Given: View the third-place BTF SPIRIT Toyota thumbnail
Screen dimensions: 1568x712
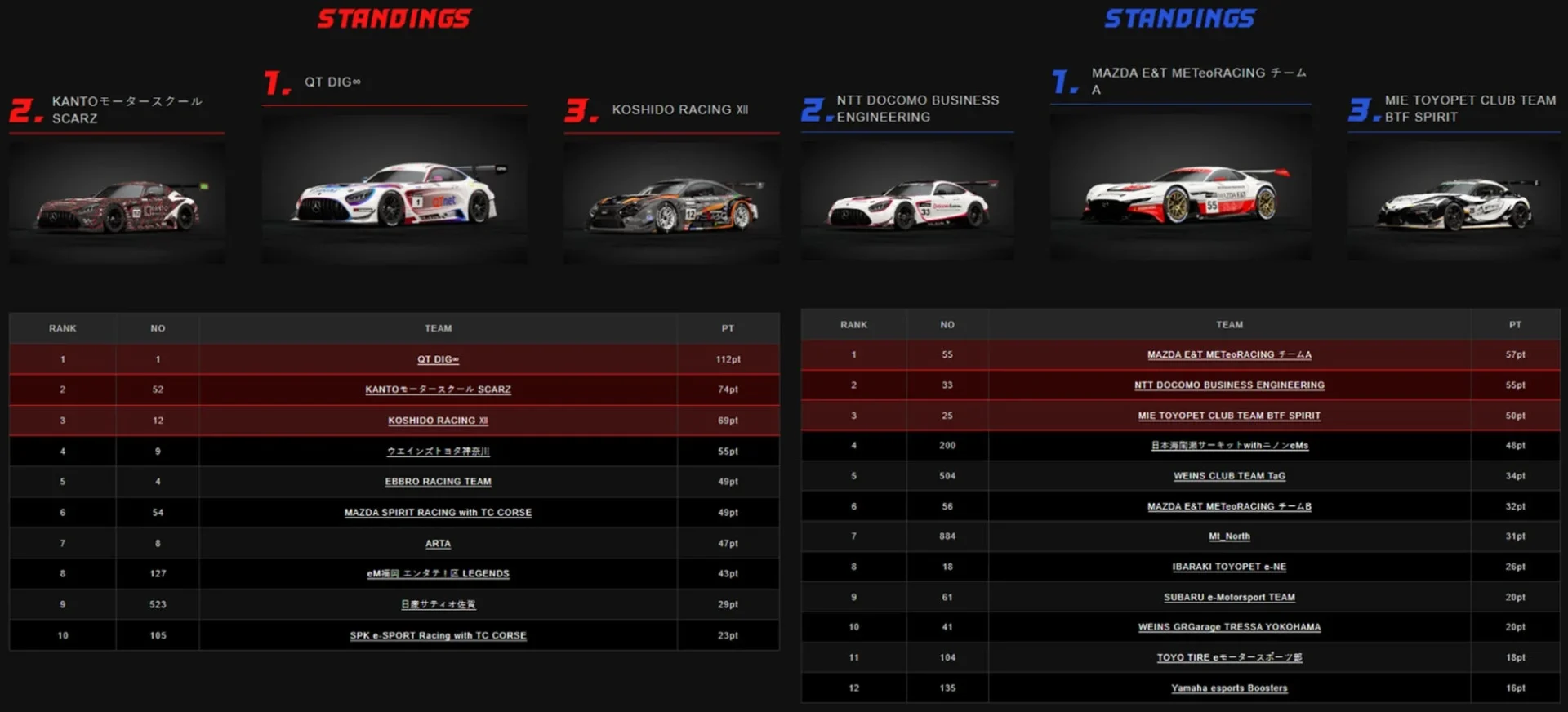Looking at the screenshot, I should [x=1454, y=202].
